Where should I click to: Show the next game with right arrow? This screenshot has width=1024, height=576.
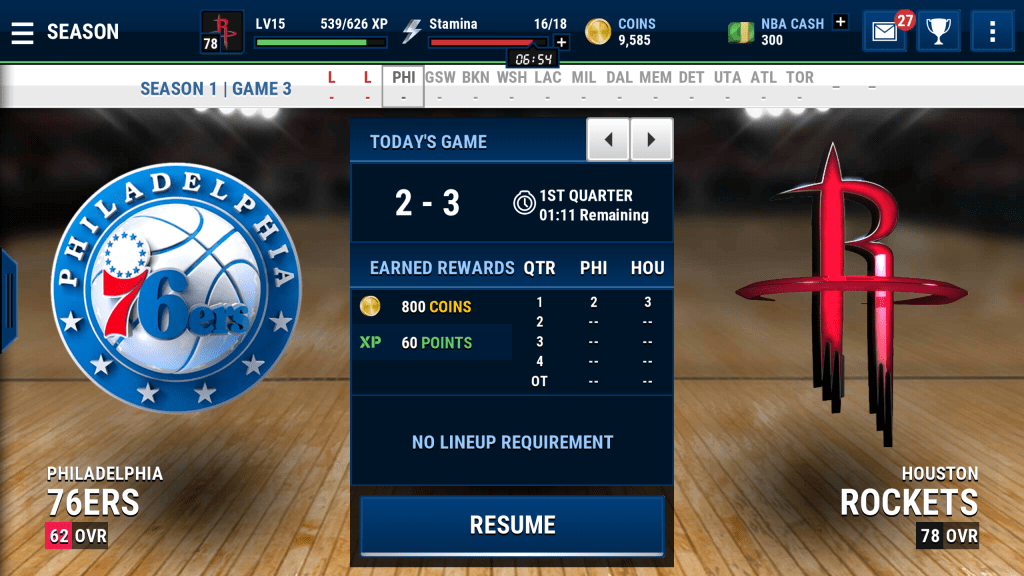click(652, 140)
